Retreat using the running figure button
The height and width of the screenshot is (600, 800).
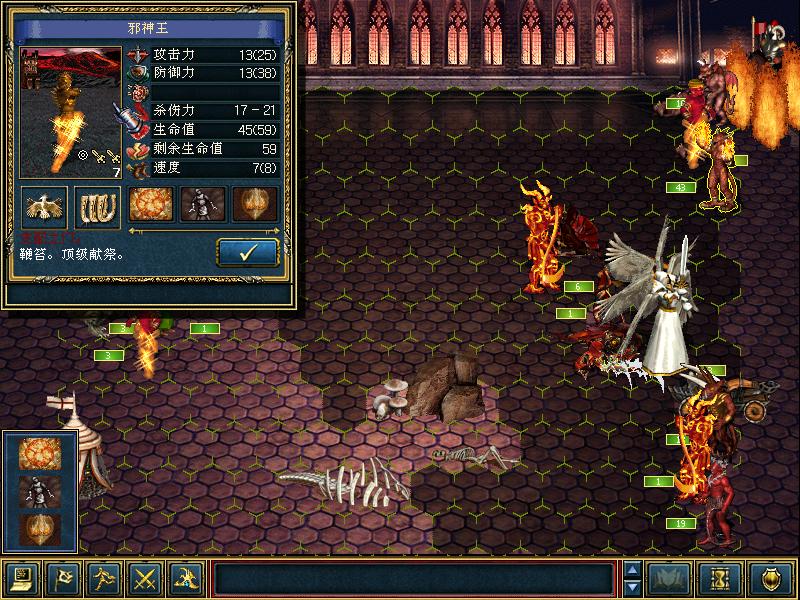(x=105, y=577)
